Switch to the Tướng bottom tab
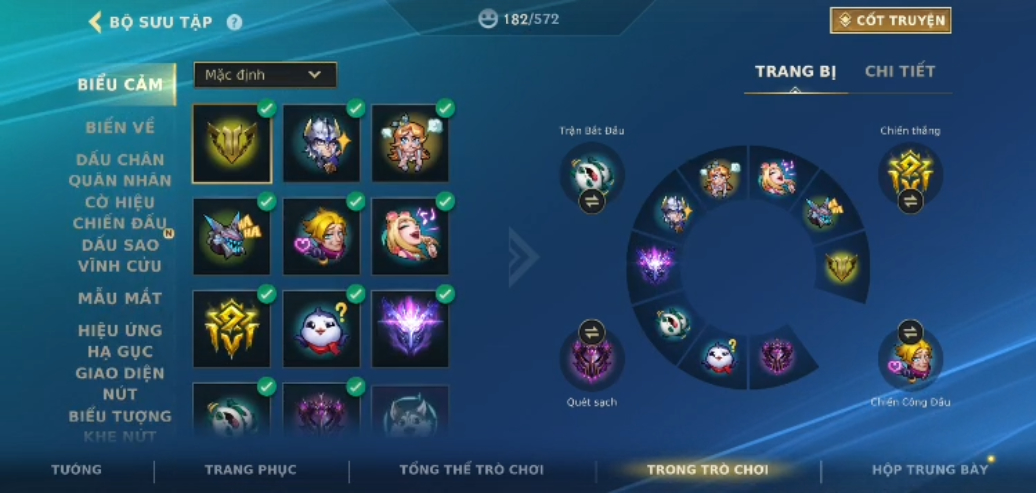 [x=77, y=469]
